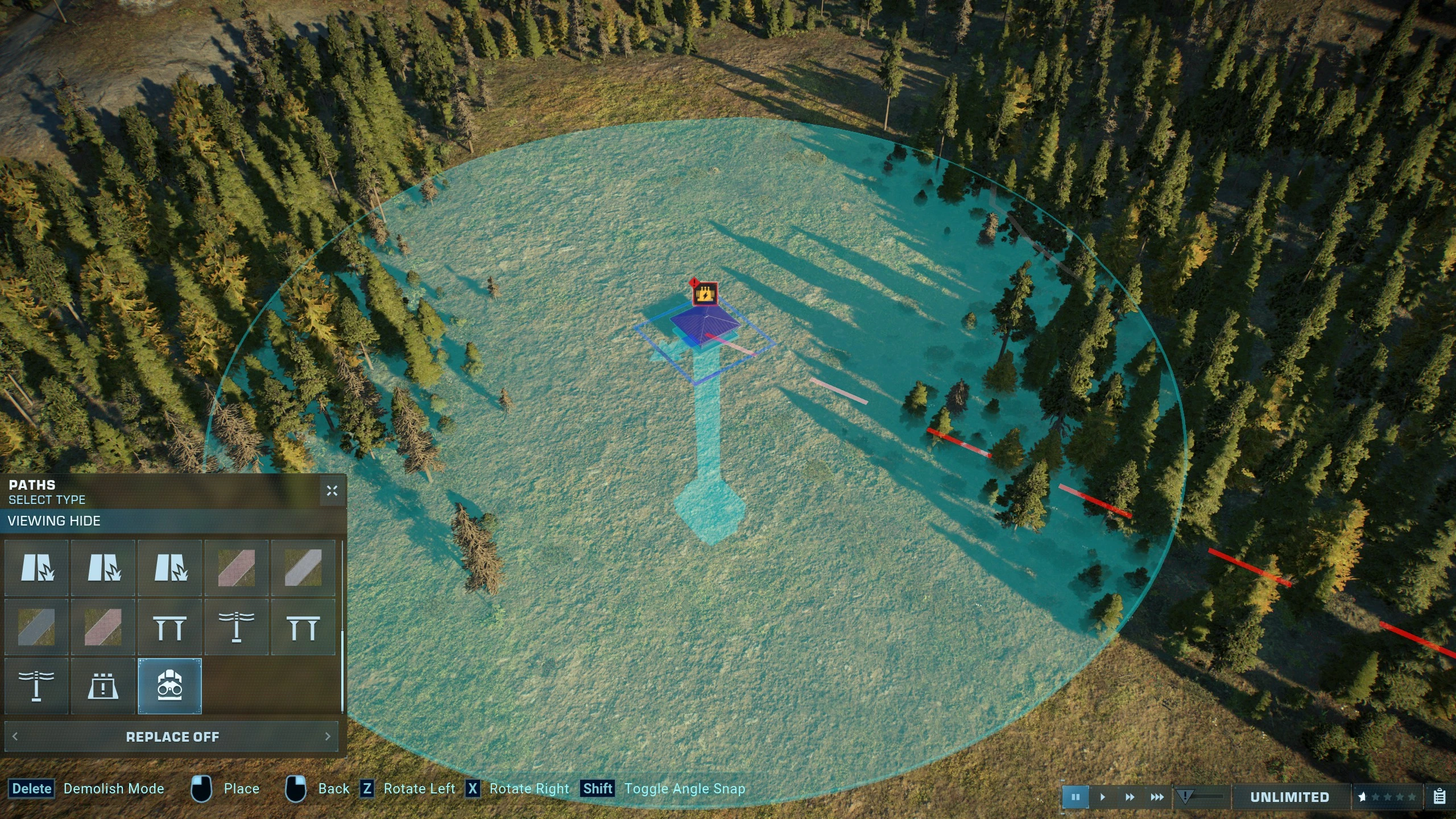Image resolution: width=1456 pixels, height=819 pixels.
Task: Open the Unlimited funds display
Action: [x=1289, y=797]
